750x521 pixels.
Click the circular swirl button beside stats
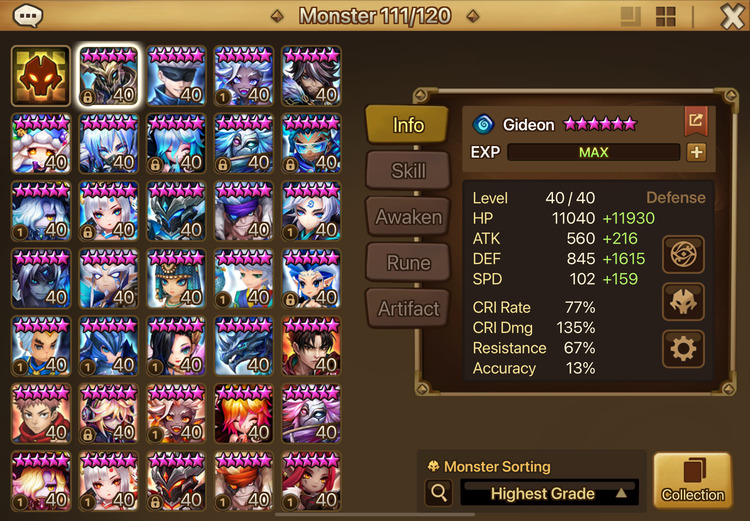click(x=683, y=254)
